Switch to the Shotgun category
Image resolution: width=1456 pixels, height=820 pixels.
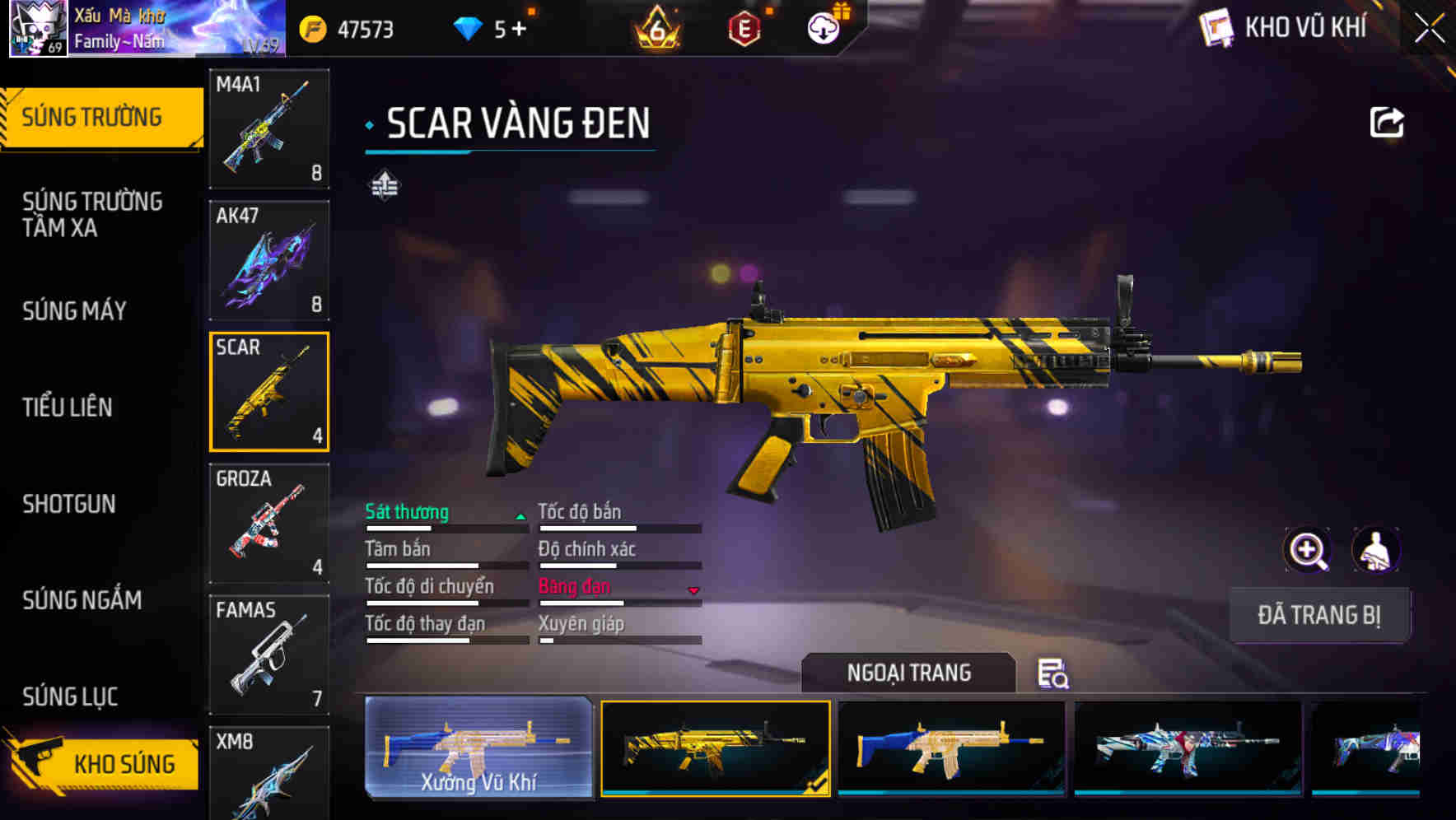69,504
